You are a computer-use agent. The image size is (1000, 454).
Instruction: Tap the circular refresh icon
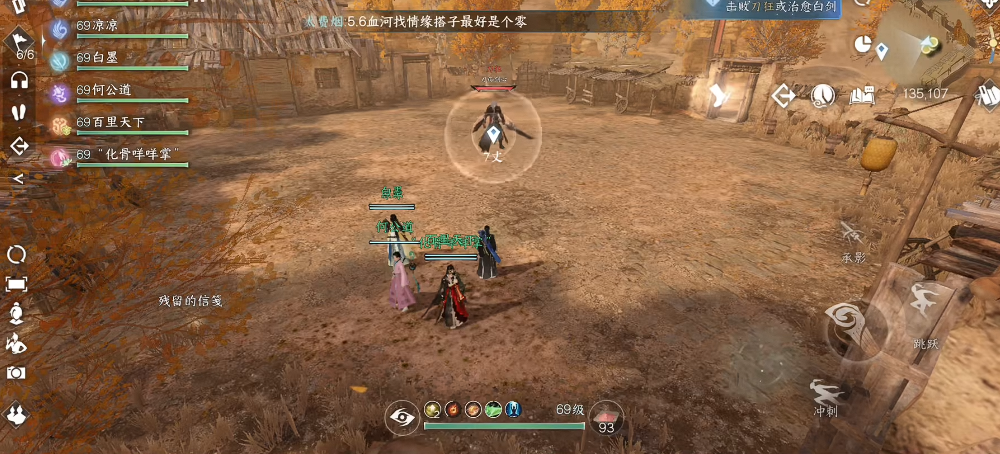(17, 254)
